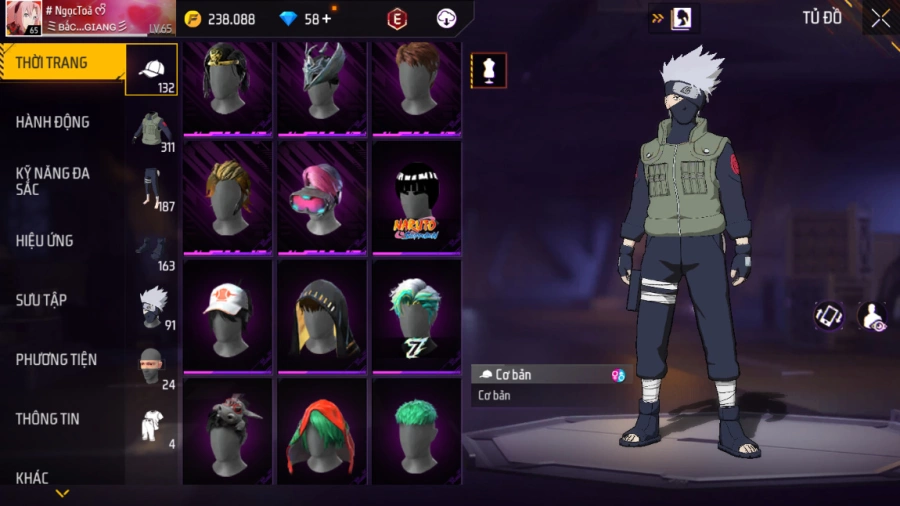This screenshot has width=900, height=506.
Task: Pick the green spiky hair item
Action: coord(416,432)
